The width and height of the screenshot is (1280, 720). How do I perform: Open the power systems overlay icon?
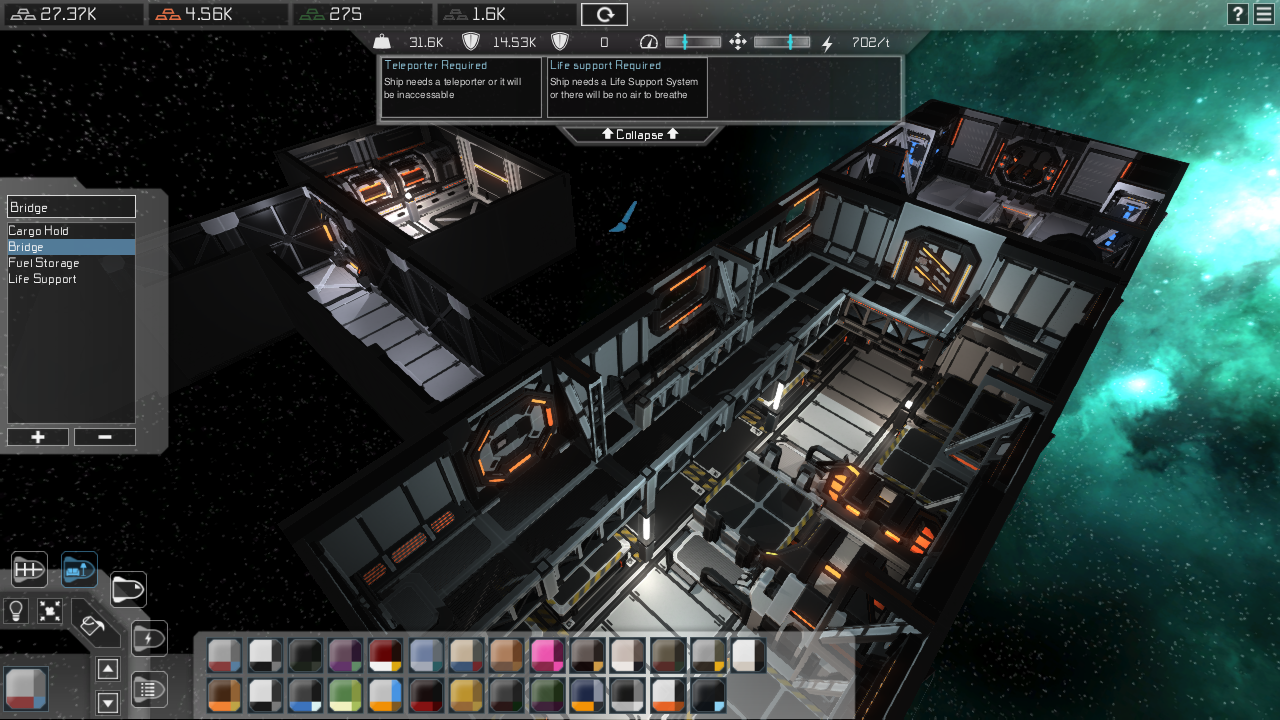148,637
